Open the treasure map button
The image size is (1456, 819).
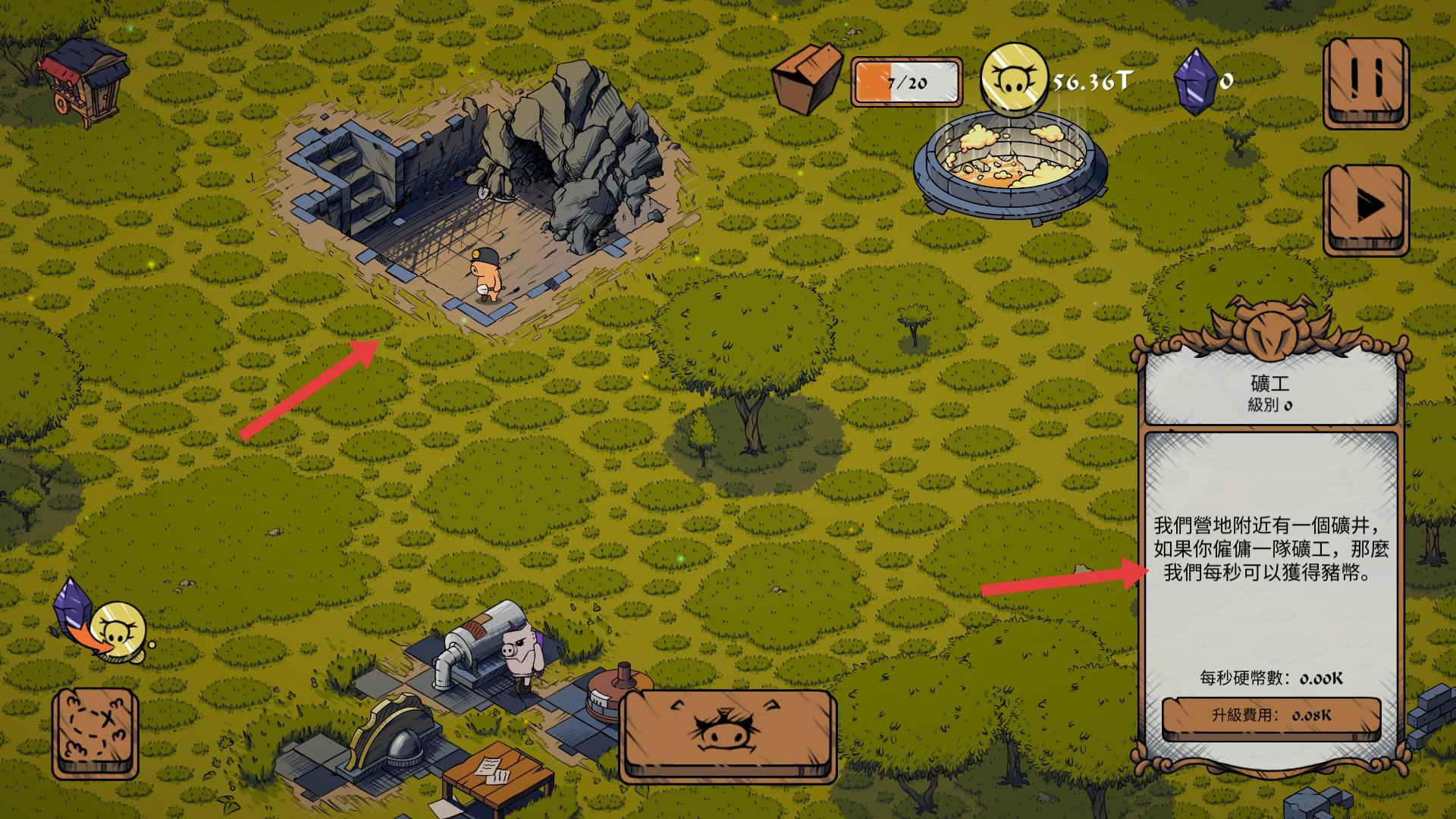point(96,733)
